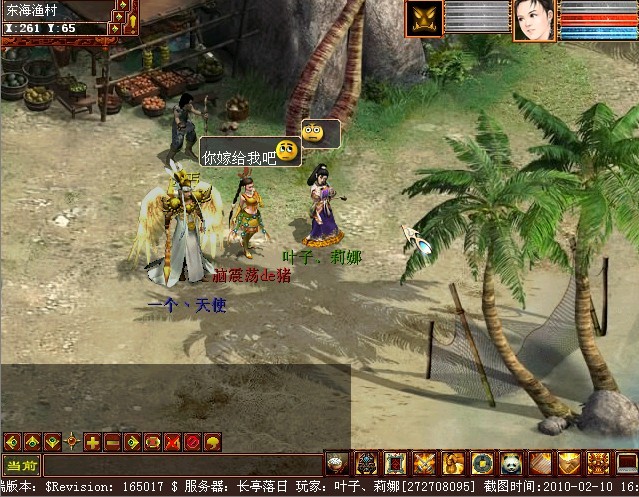Click the 东海渔村 location name panel
The image size is (639, 497).
(x=38, y=12)
